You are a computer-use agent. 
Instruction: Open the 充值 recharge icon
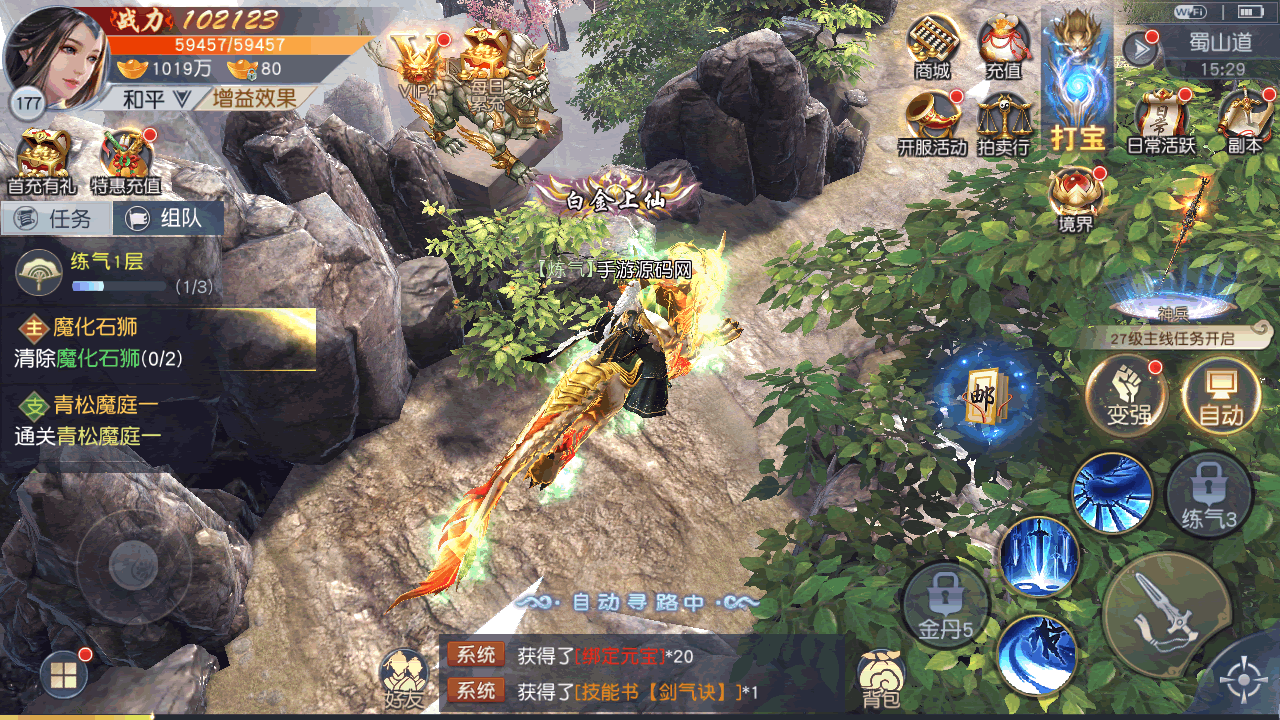pyautogui.click(x=1003, y=45)
